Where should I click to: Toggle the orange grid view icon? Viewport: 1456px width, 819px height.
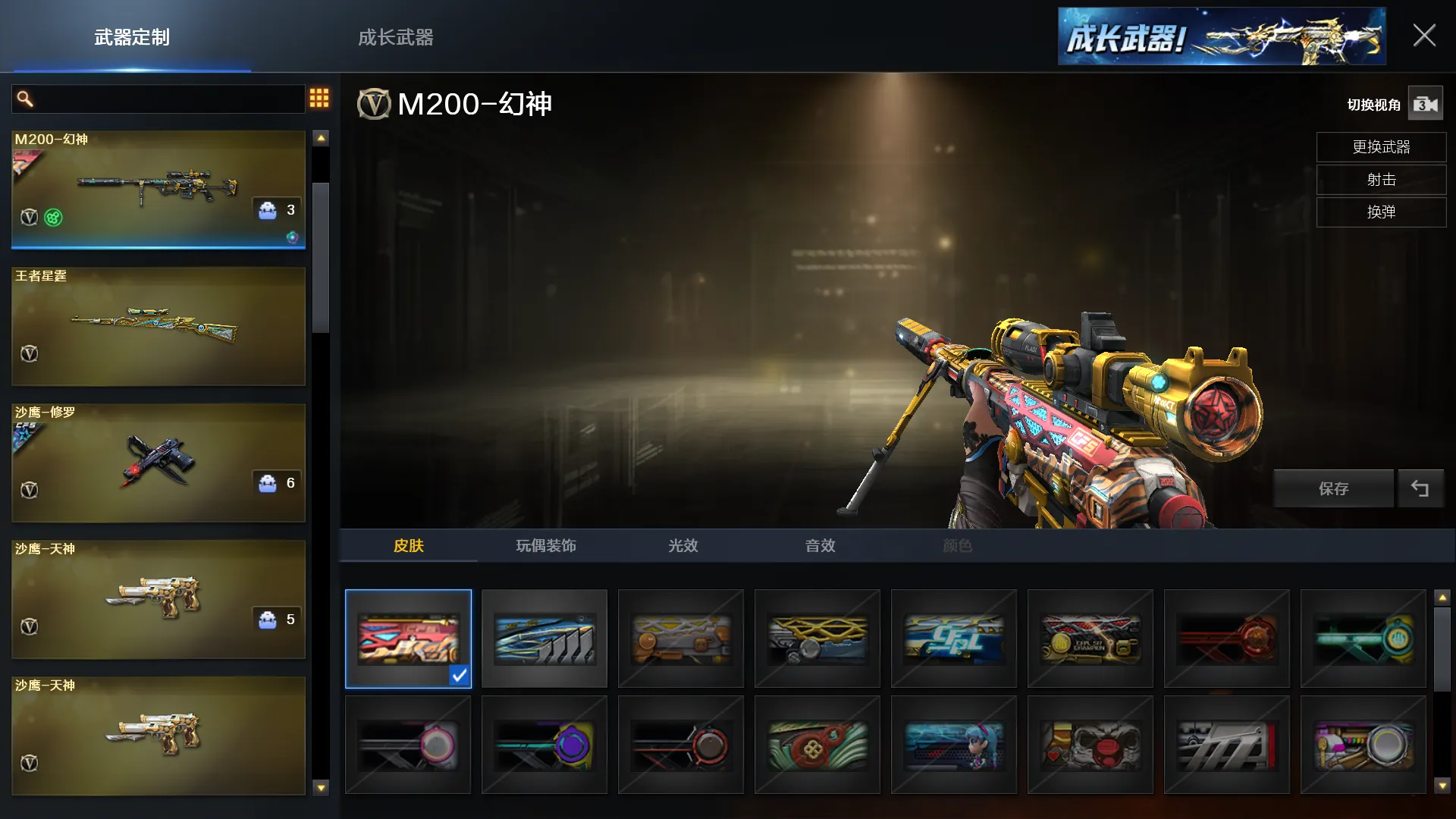coord(319,98)
